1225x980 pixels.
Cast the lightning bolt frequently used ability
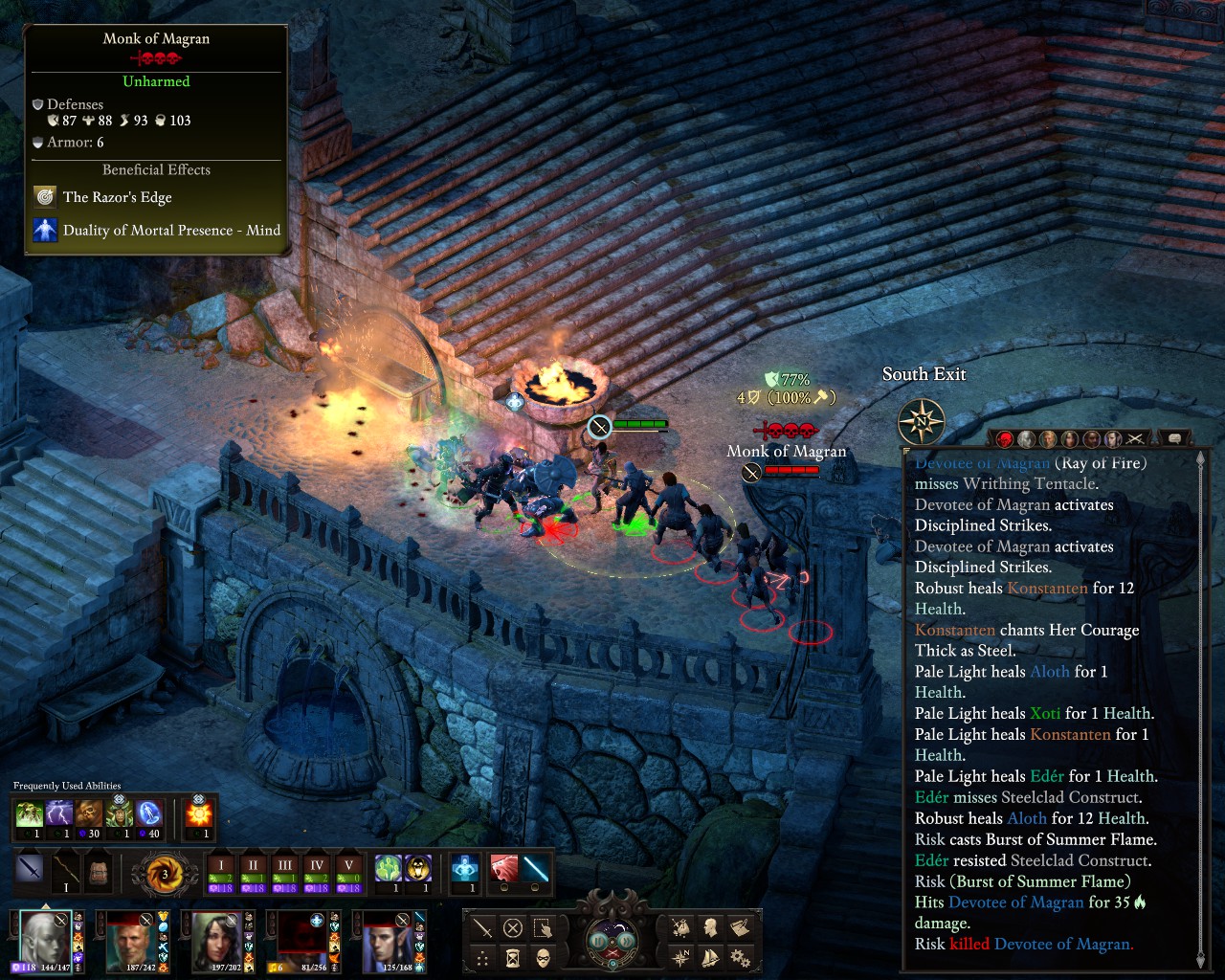(x=59, y=815)
